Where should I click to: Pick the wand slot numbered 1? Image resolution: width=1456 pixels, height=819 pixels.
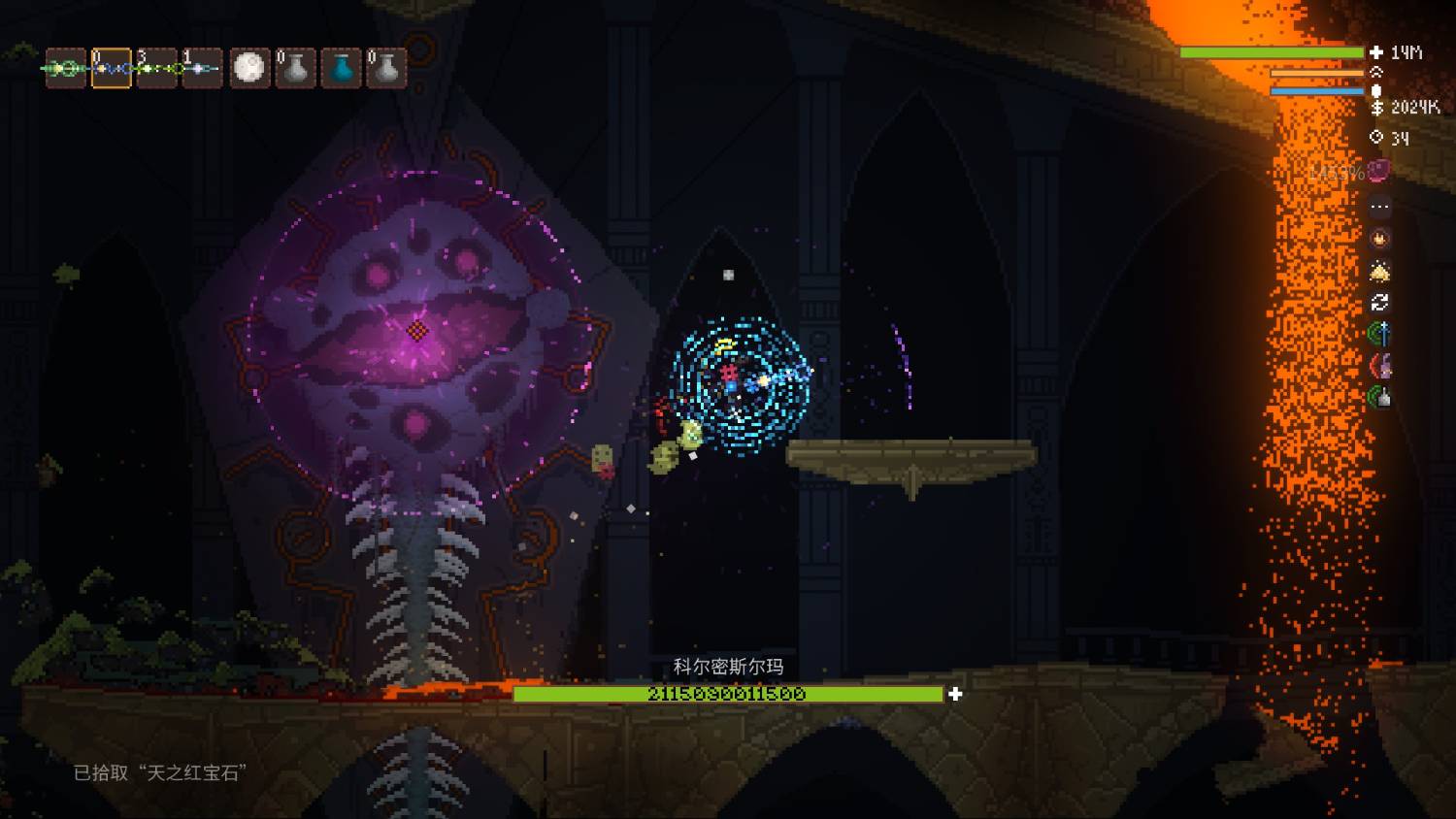[202, 68]
